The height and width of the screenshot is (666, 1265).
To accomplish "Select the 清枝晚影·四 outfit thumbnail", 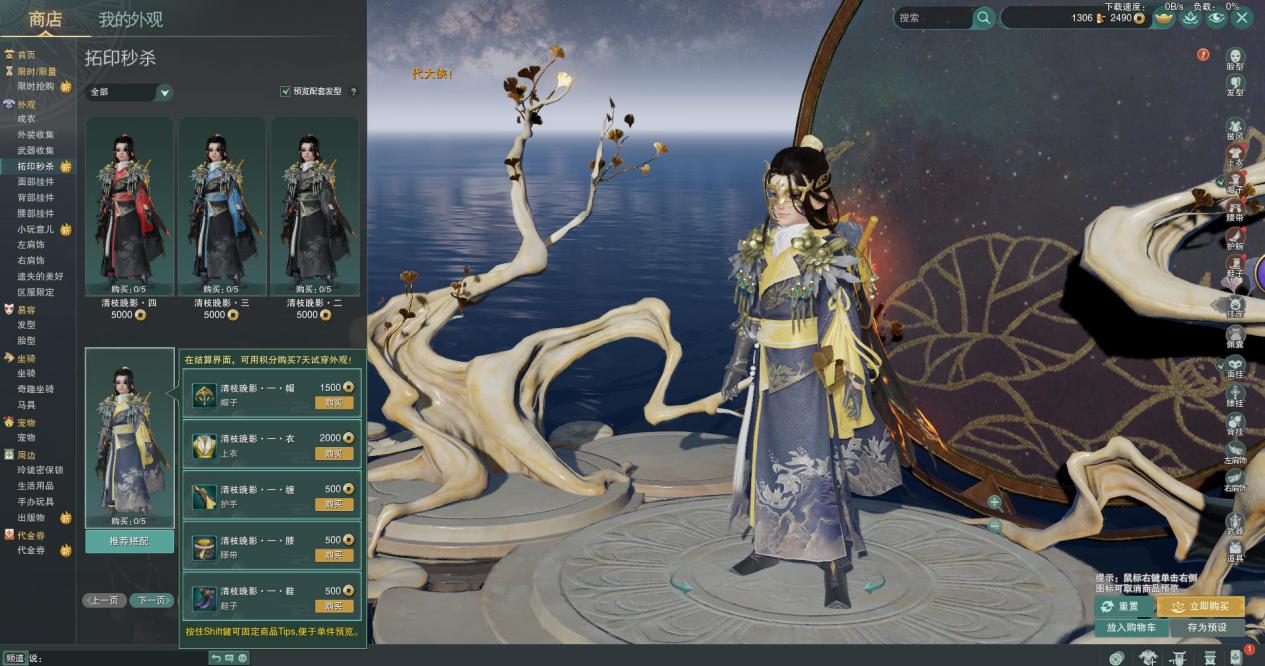I will (129, 205).
